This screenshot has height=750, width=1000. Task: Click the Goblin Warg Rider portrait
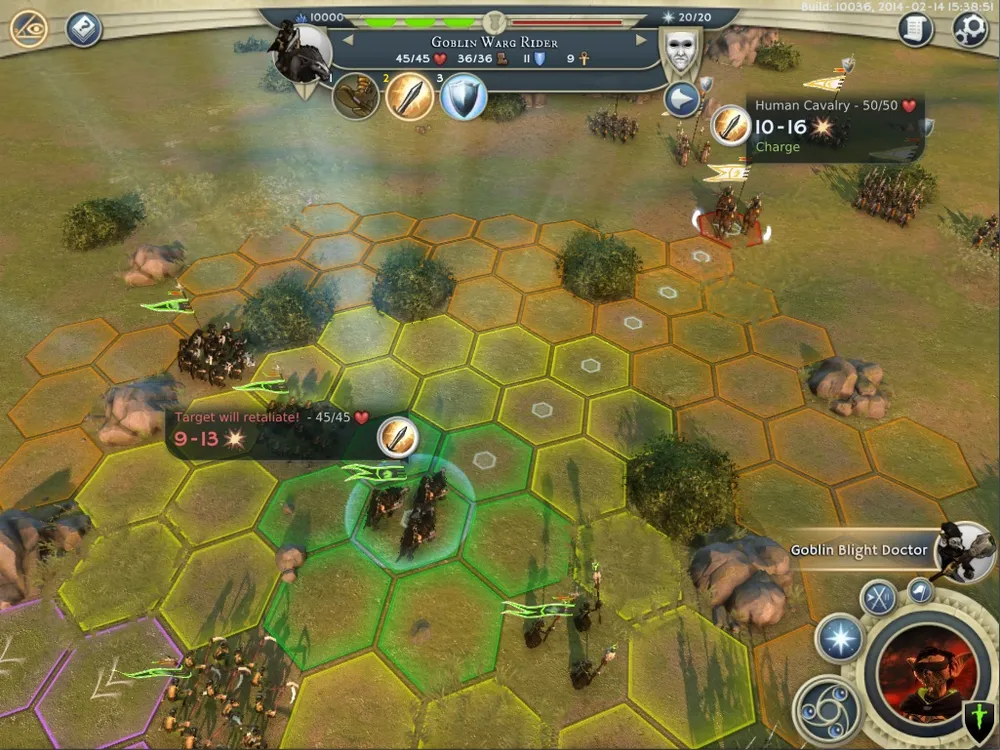pyautogui.click(x=303, y=55)
